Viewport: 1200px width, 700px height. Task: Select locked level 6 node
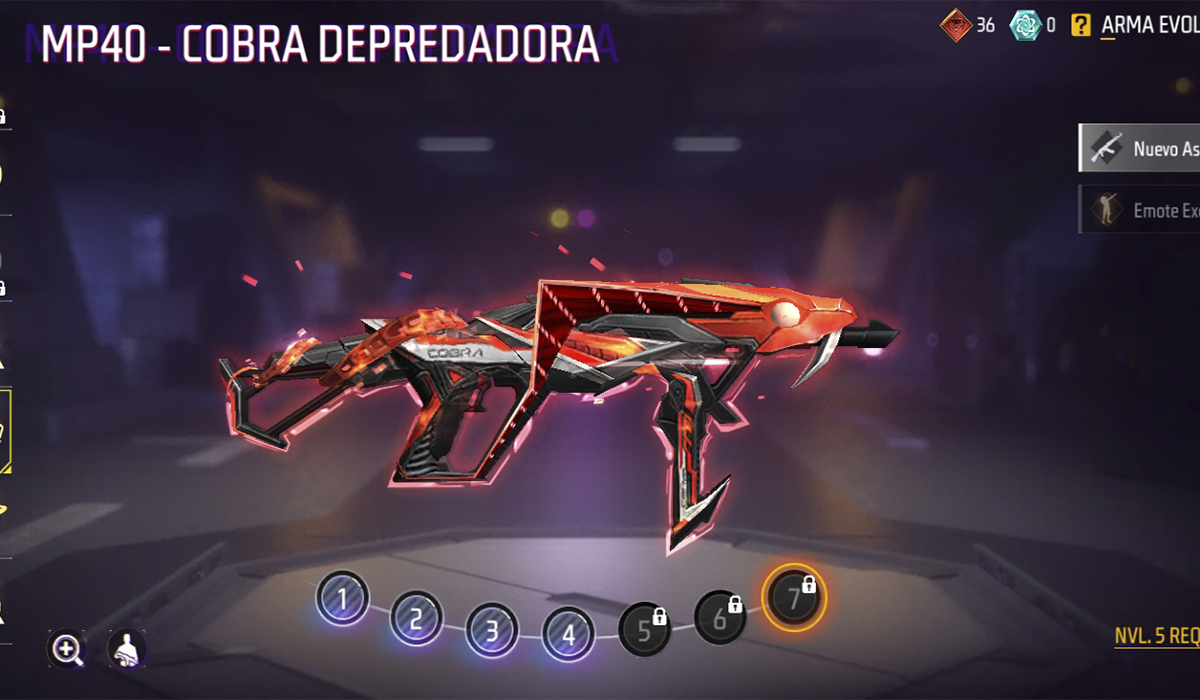(720, 618)
